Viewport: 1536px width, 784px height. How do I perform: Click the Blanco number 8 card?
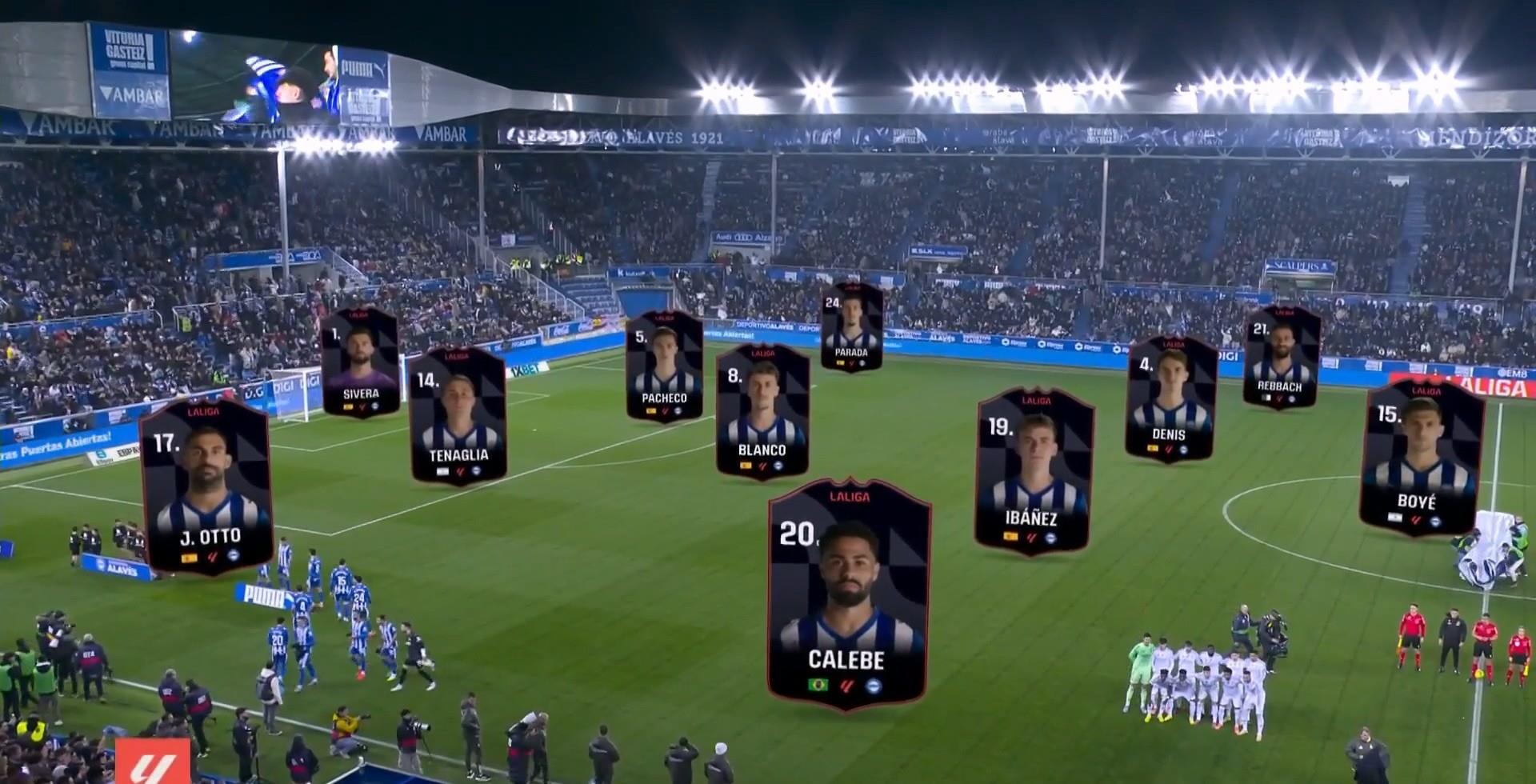(762, 411)
